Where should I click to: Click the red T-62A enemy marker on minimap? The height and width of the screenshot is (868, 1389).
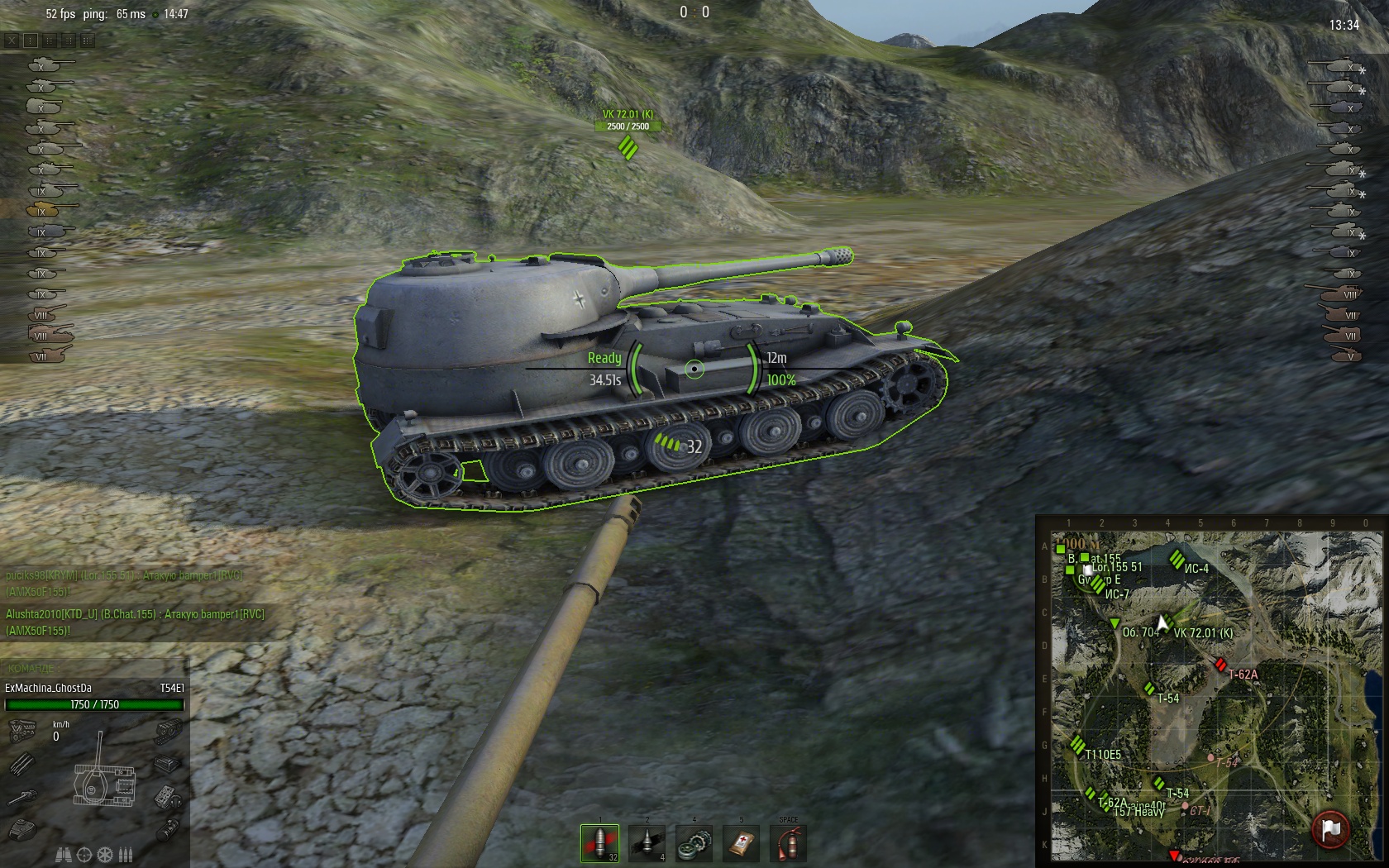[x=1220, y=665]
